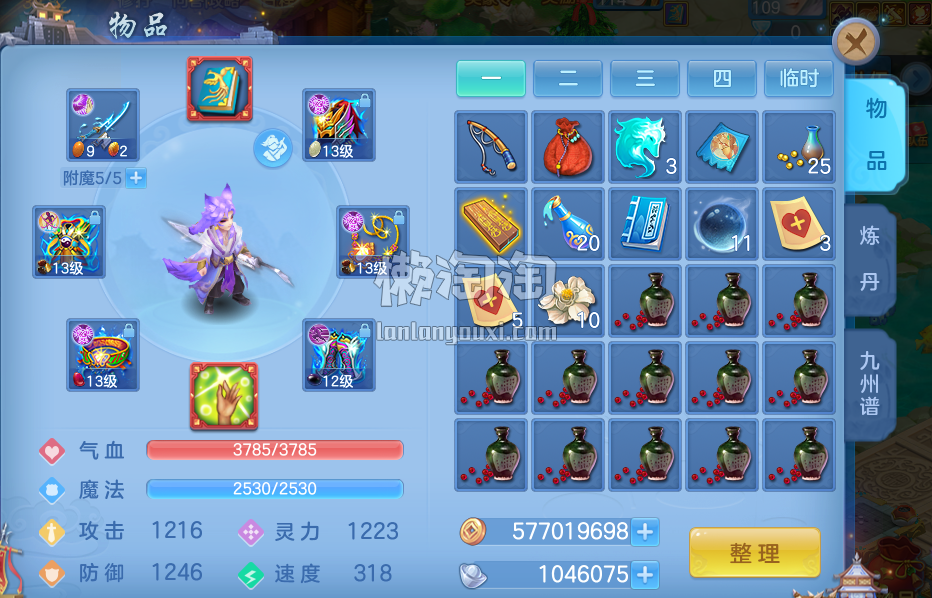Add more silver ingots with plus button
This screenshot has width=932, height=598.
(x=645, y=574)
